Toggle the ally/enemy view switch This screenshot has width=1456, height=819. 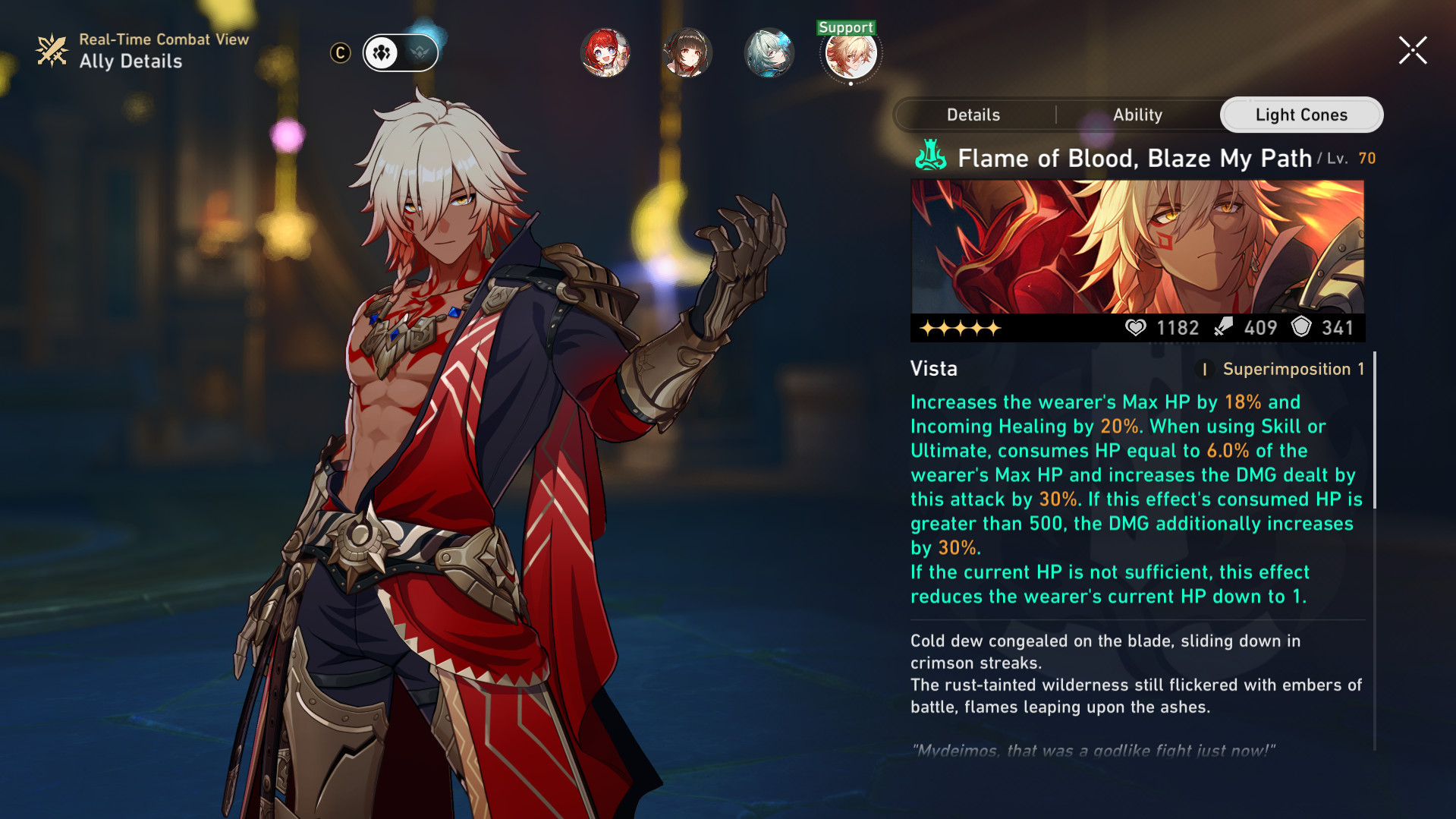pyautogui.click(x=401, y=53)
